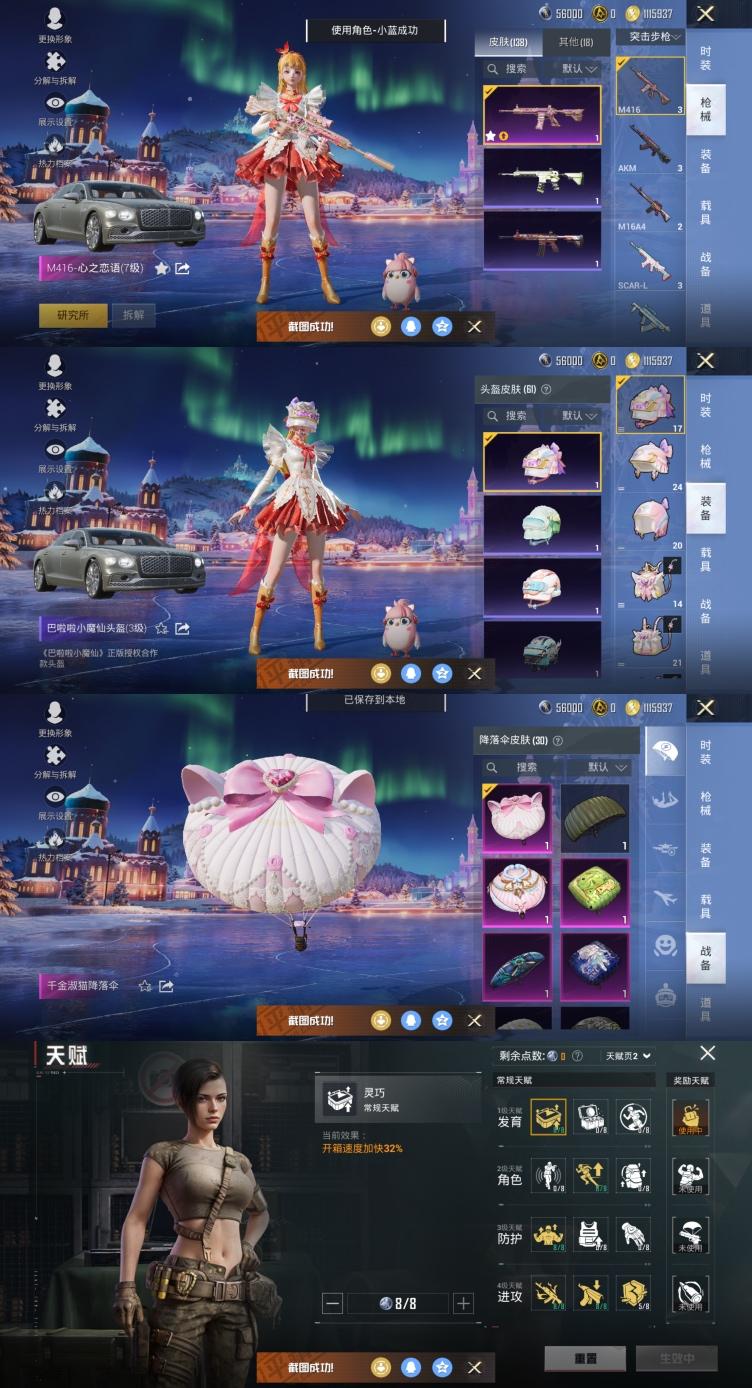The width and height of the screenshot is (752, 1388).
Task: Select the white M416 skin thumbnail
Action: tap(542, 178)
